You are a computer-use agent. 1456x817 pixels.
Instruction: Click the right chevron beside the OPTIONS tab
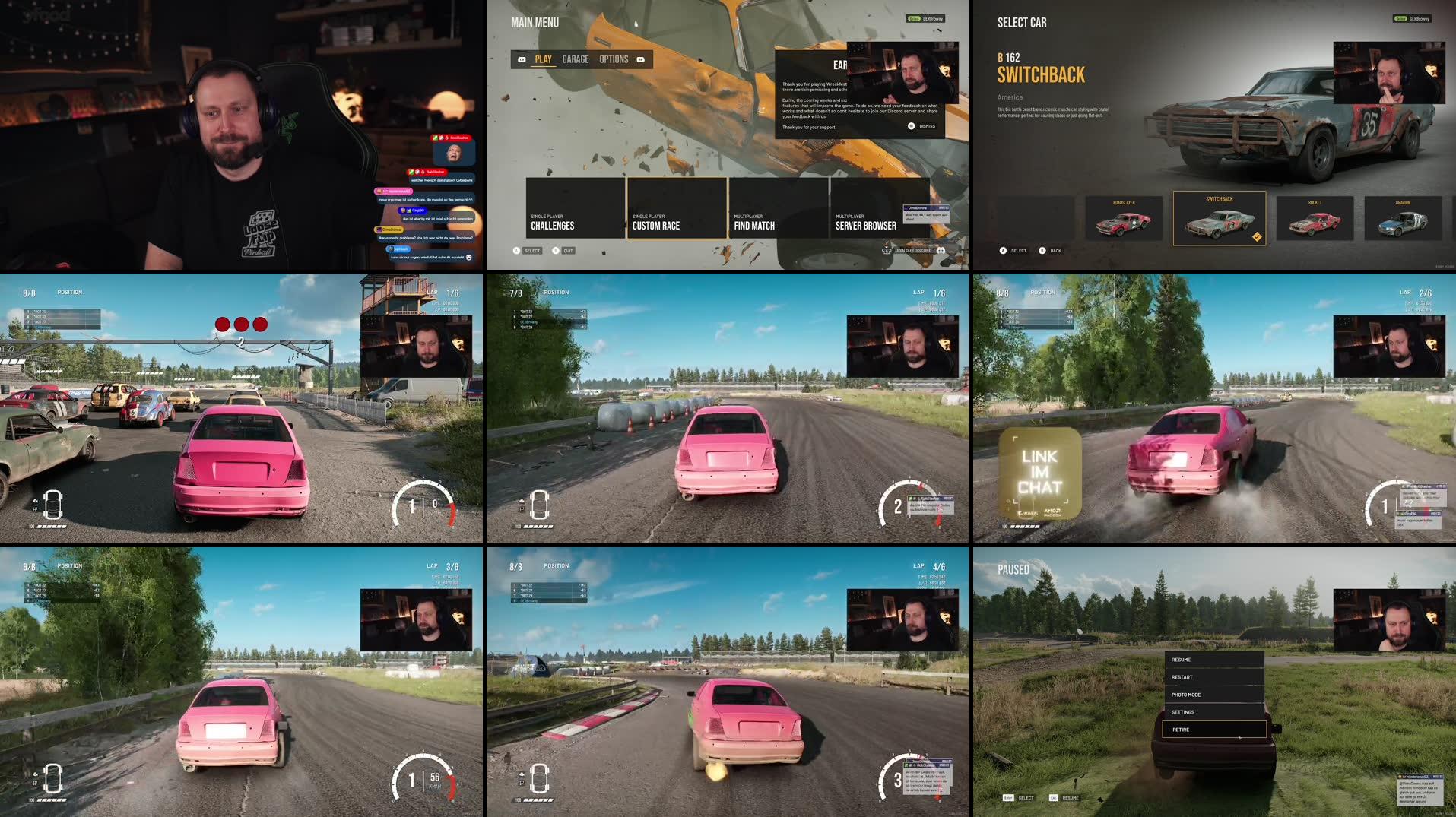(x=641, y=59)
